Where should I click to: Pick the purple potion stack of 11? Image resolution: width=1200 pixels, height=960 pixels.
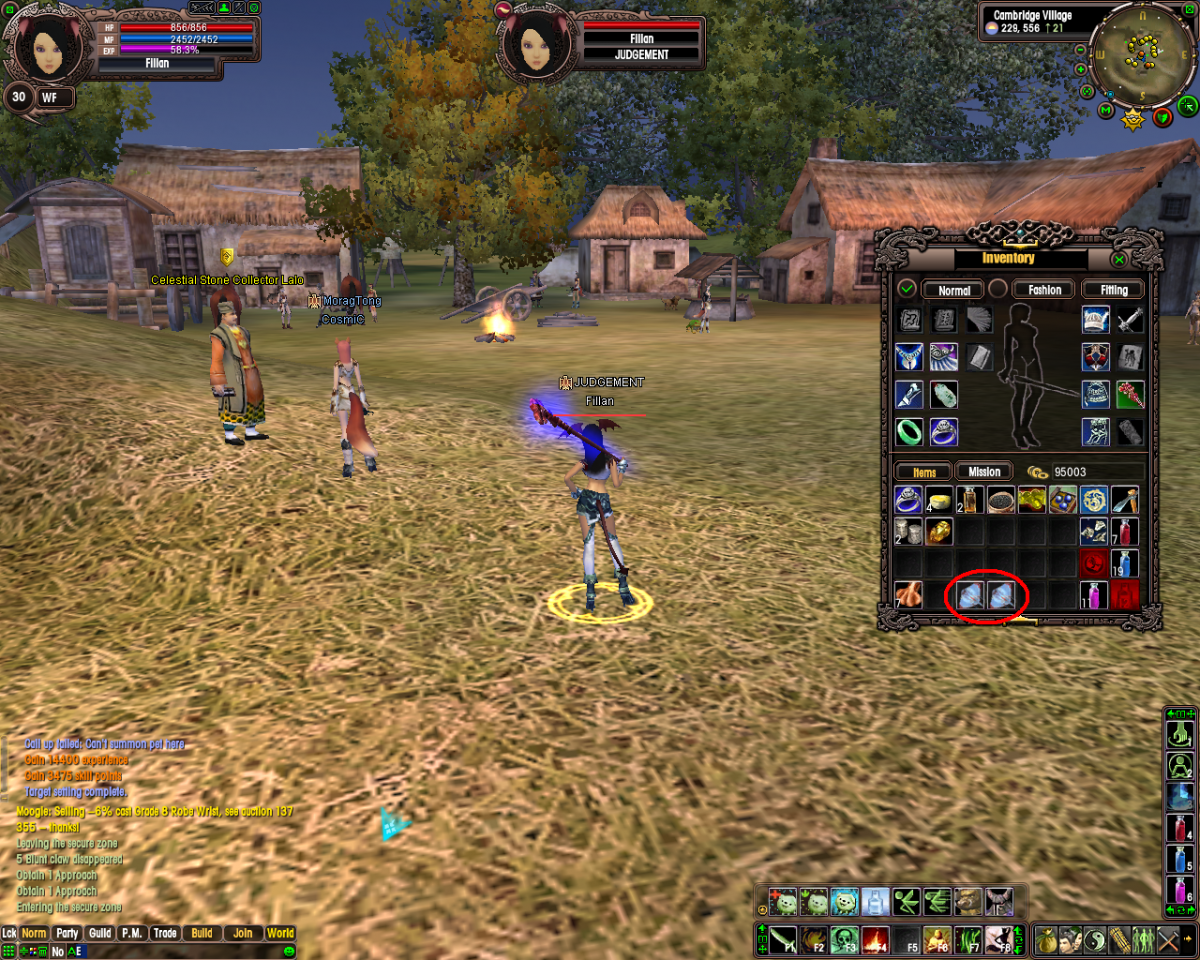[x=1095, y=596]
